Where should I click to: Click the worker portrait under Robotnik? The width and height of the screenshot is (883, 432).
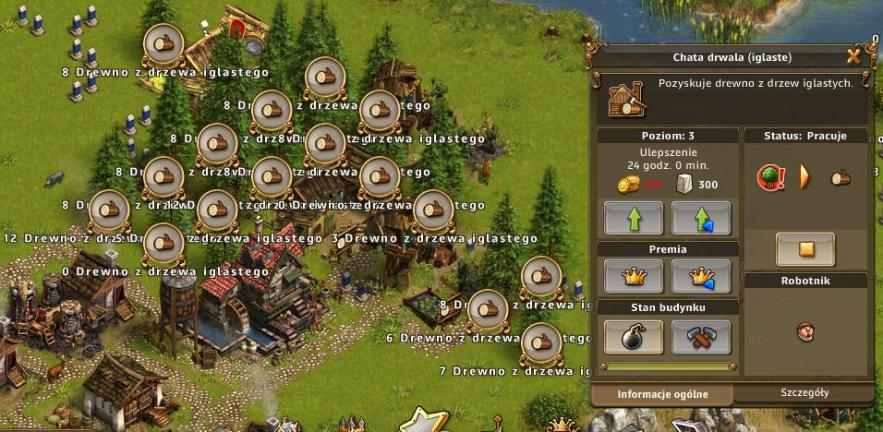tap(804, 330)
